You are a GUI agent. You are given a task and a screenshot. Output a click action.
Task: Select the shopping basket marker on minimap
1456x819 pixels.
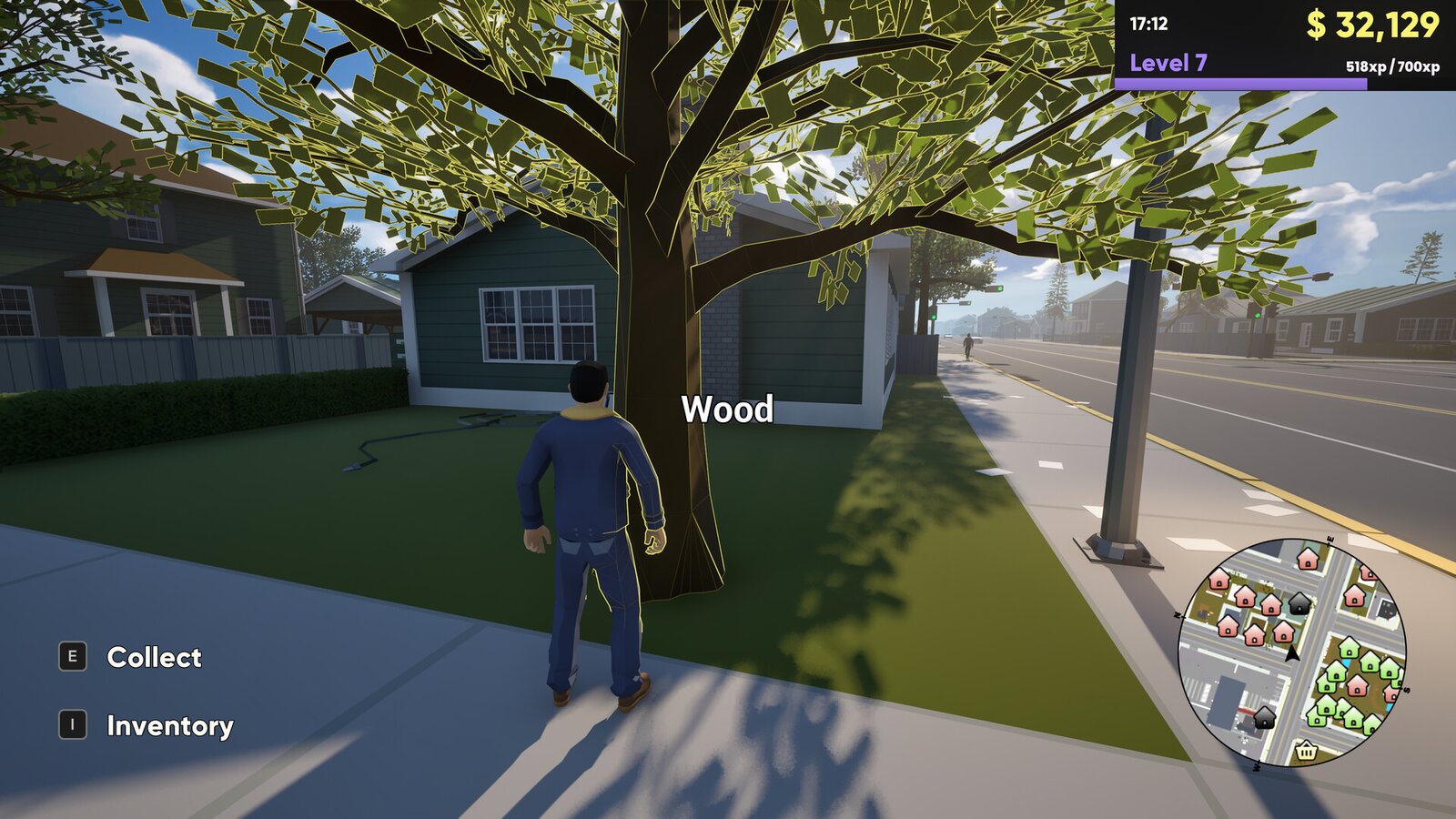(x=1306, y=751)
